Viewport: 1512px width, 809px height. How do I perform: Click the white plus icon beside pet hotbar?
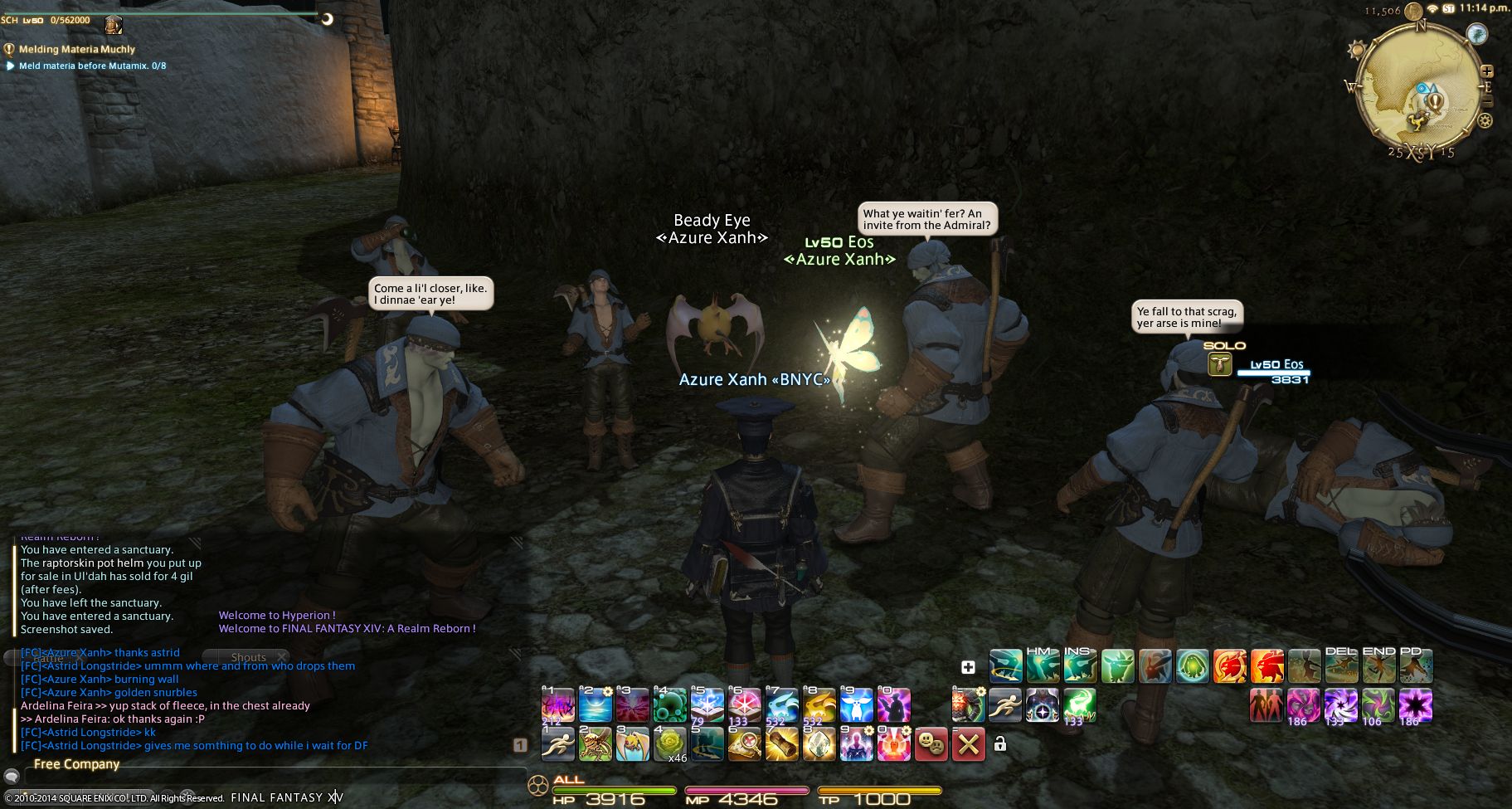968,667
